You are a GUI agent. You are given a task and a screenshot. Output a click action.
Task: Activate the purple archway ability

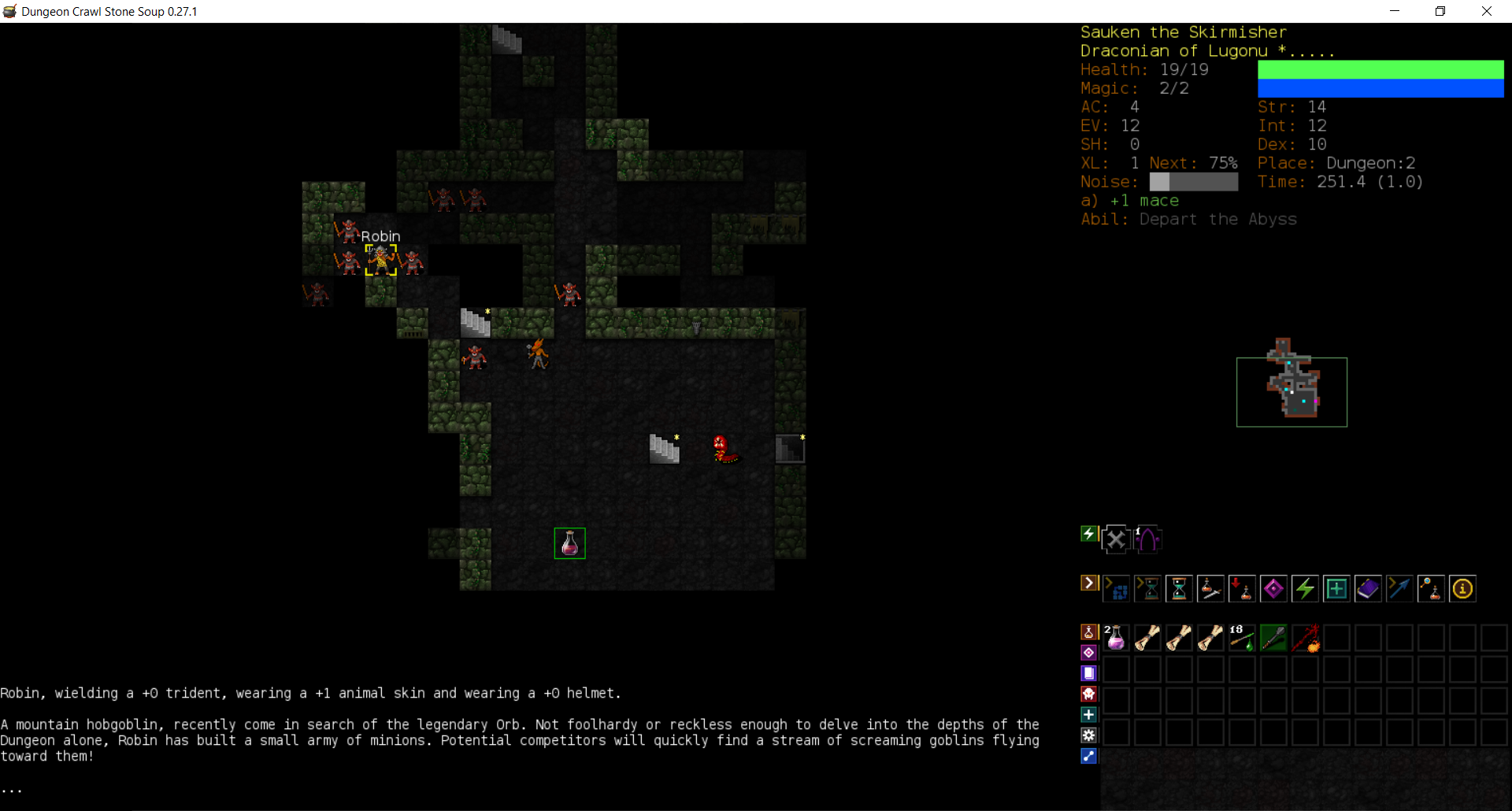[x=1147, y=539]
